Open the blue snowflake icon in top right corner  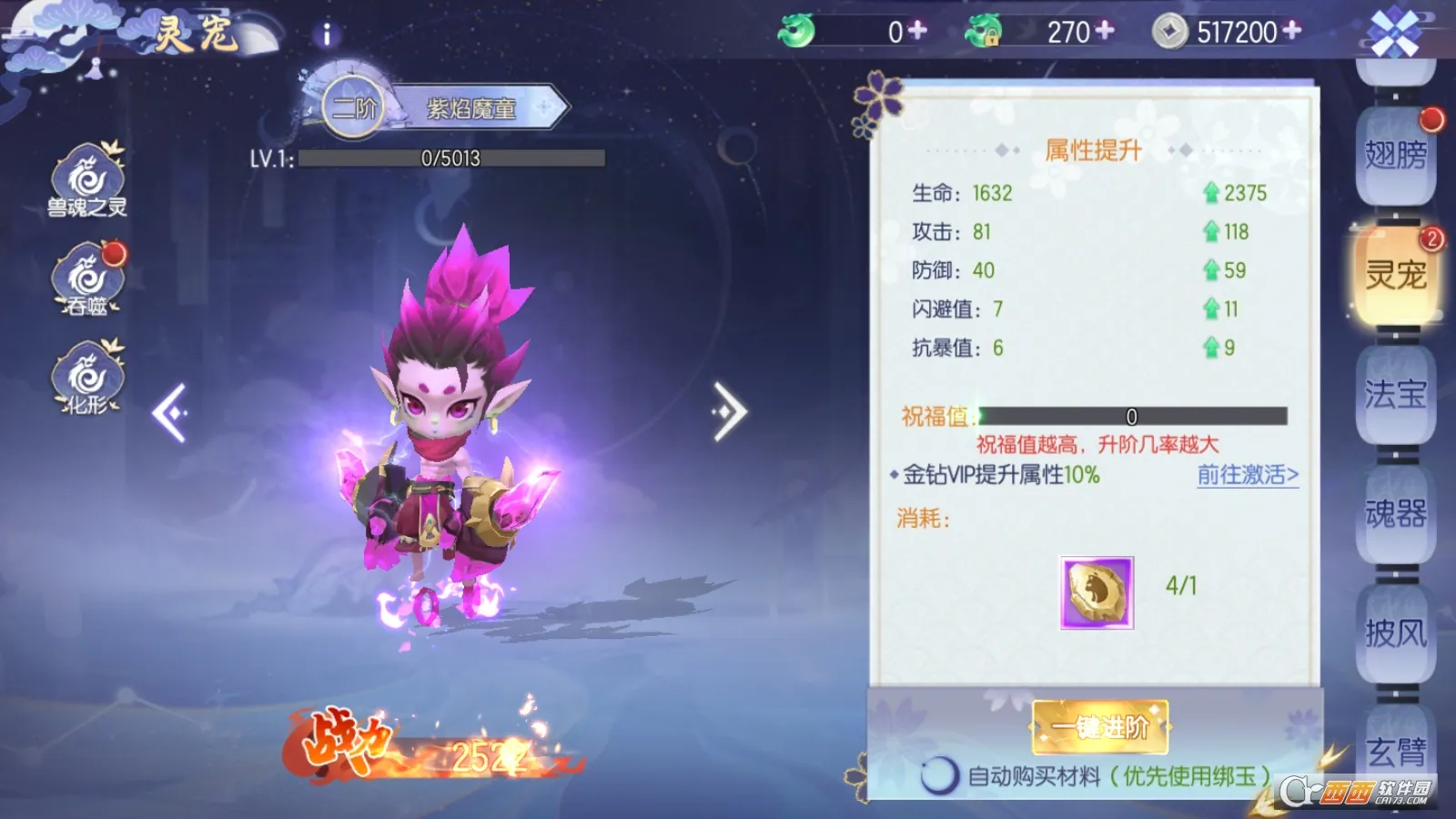pyautogui.click(x=1394, y=30)
